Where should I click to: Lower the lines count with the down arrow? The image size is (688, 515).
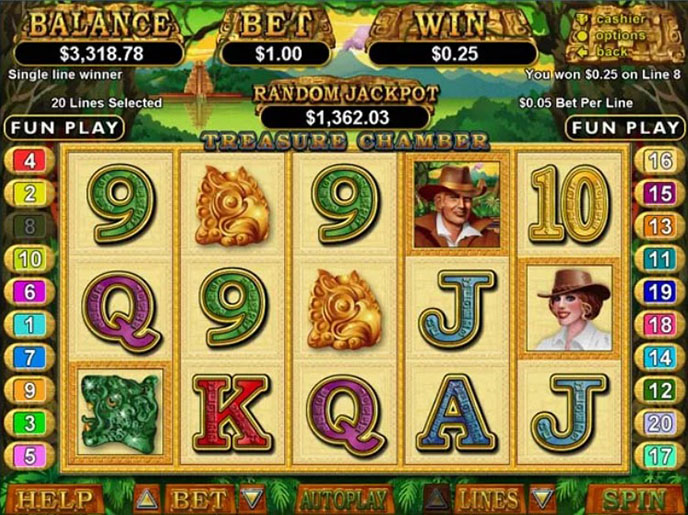[541, 498]
